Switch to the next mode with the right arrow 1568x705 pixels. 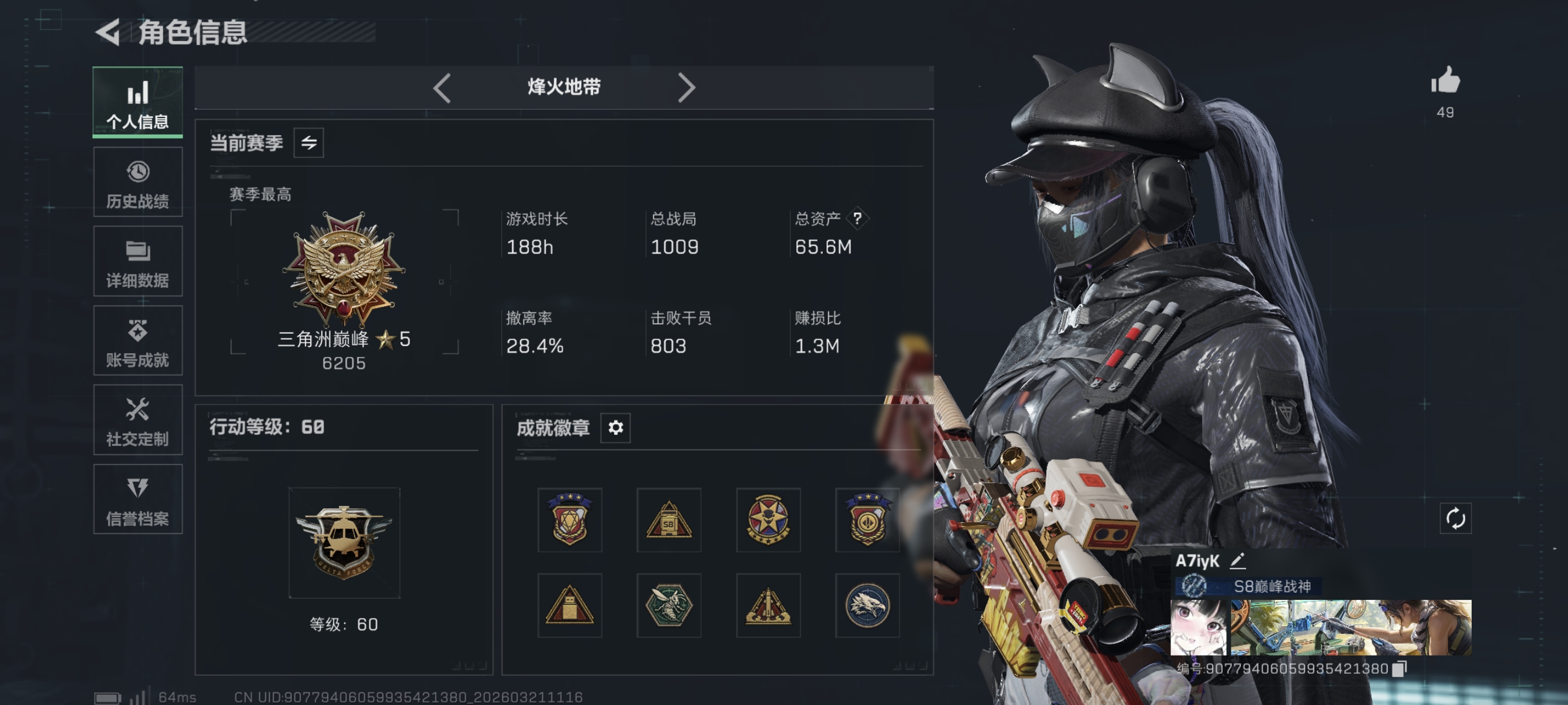point(688,87)
